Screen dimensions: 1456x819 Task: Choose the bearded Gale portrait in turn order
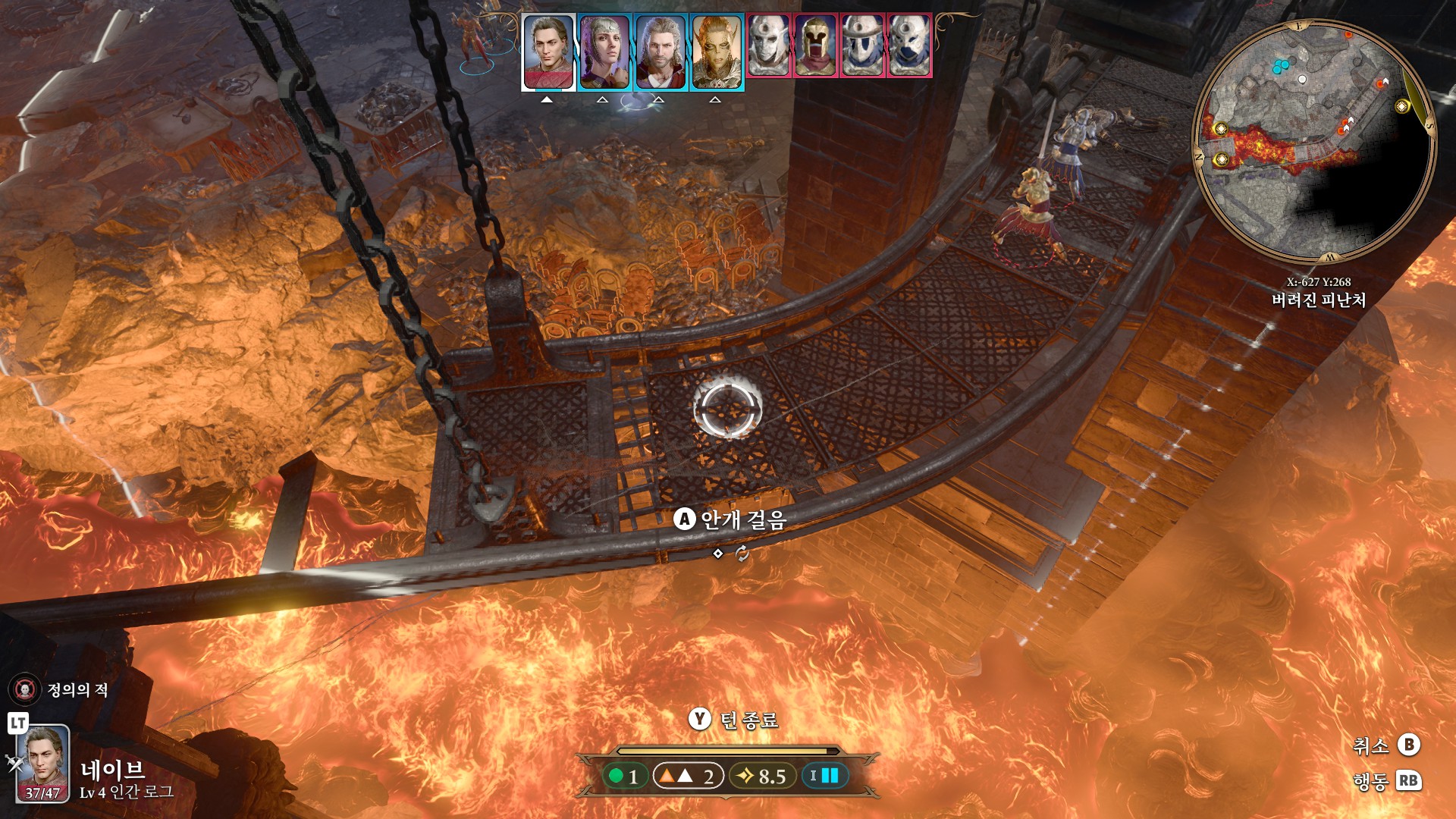pyautogui.click(x=661, y=52)
